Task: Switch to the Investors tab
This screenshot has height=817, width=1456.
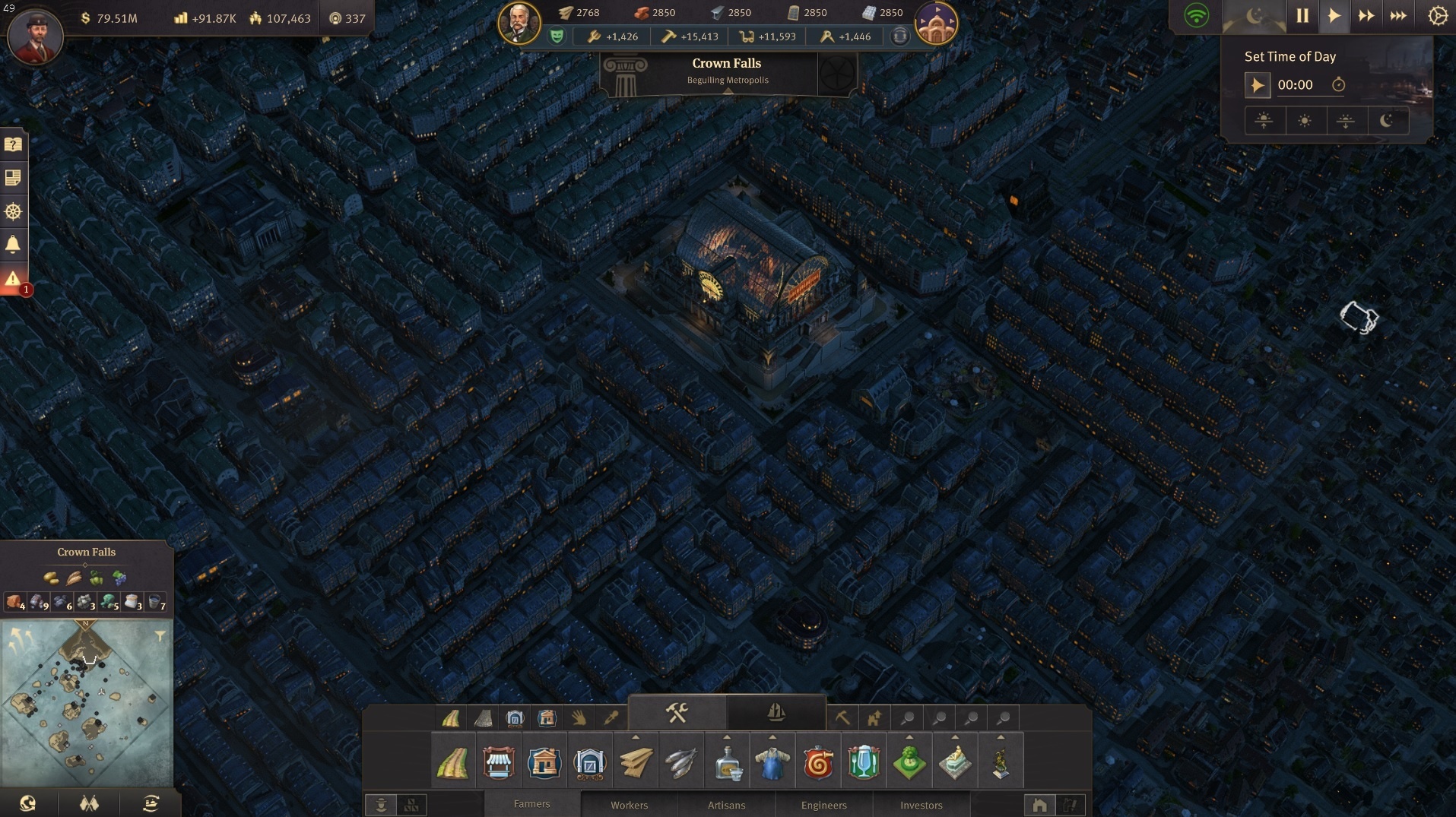Action: pyautogui.click(x=921, y=805)
